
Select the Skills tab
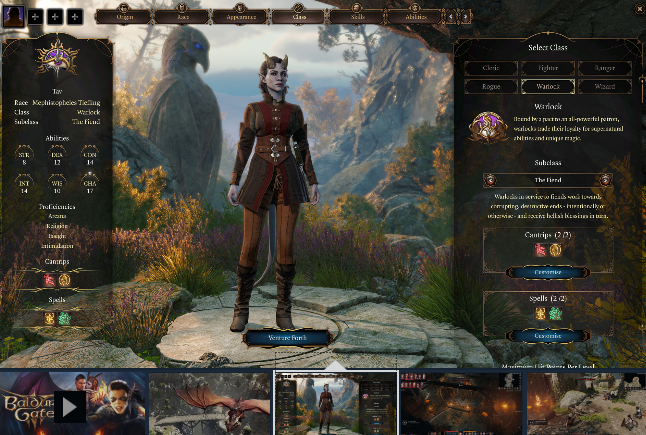357,17
